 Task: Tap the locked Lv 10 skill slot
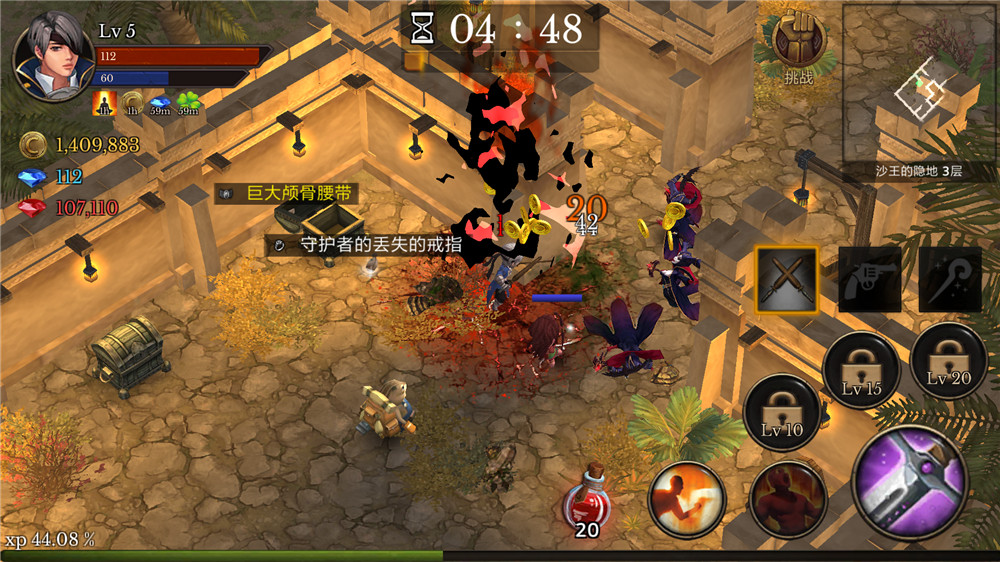(x=782, y=414)
